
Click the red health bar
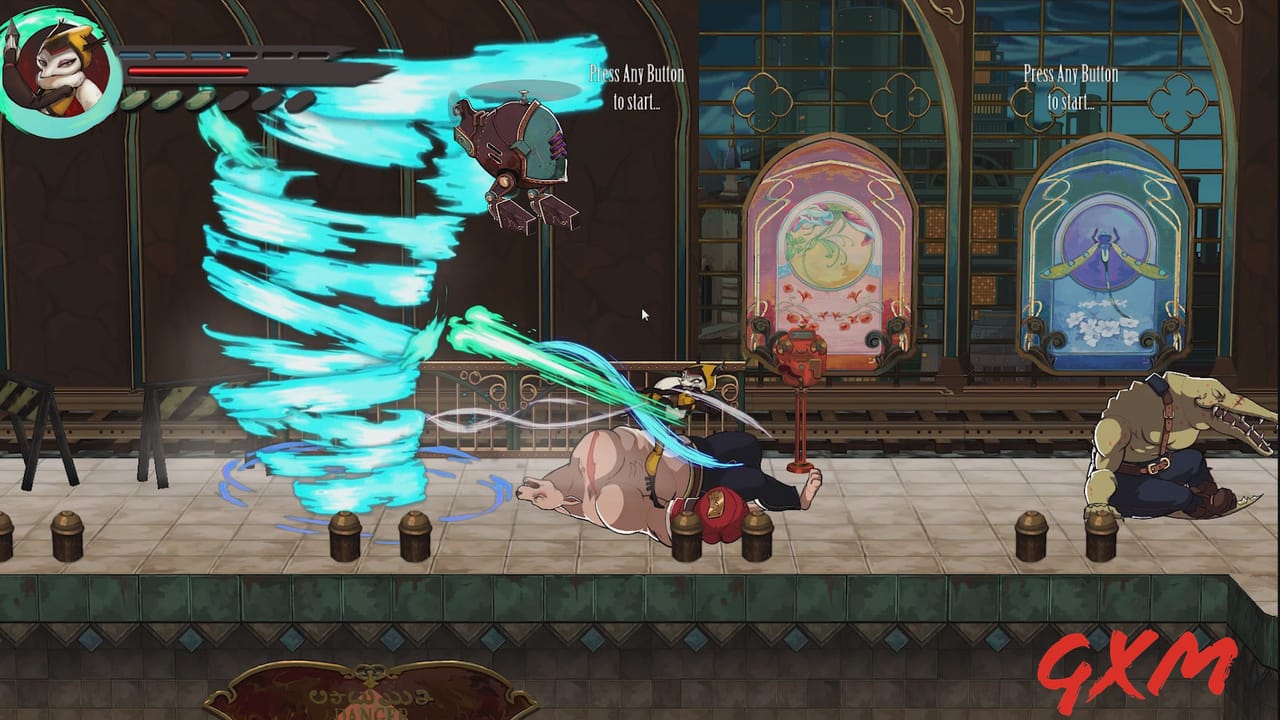pyautogui.click(x=185, y=72)
